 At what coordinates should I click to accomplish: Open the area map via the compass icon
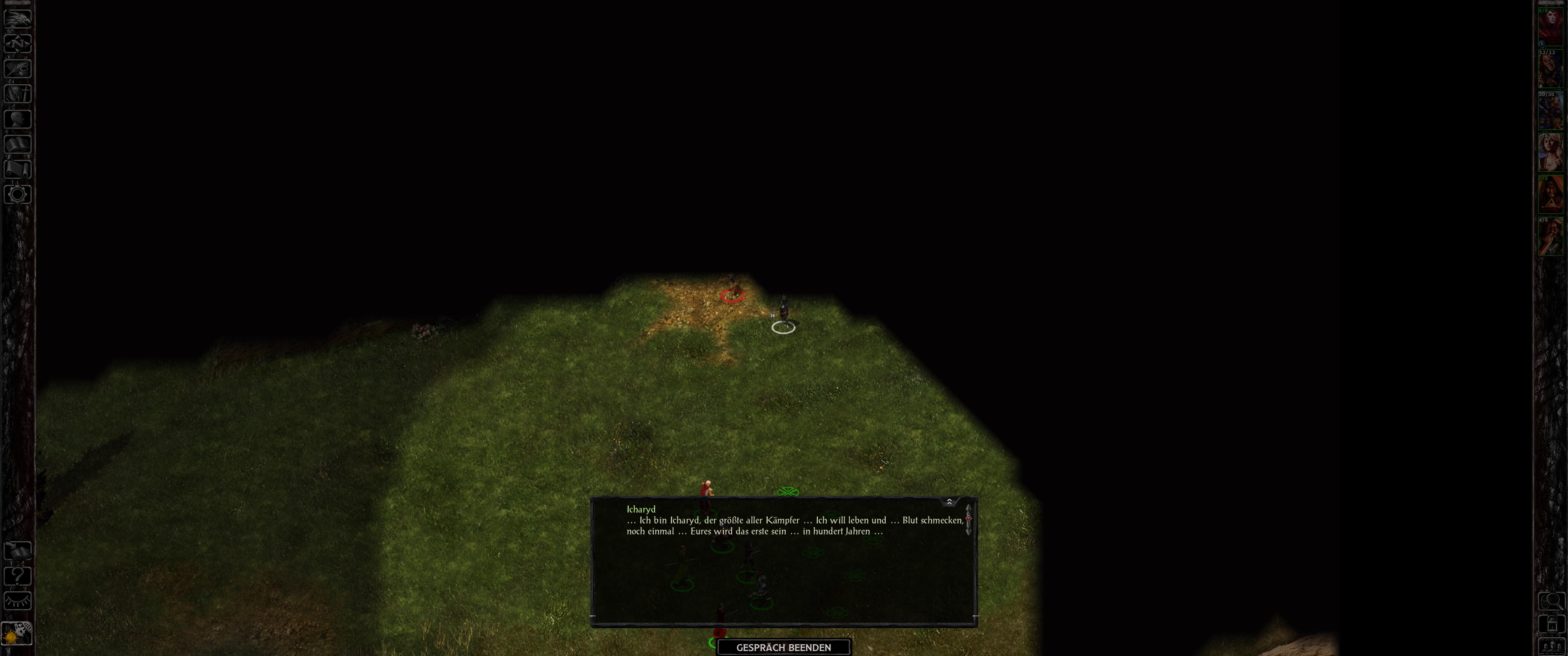pos(18,44)
